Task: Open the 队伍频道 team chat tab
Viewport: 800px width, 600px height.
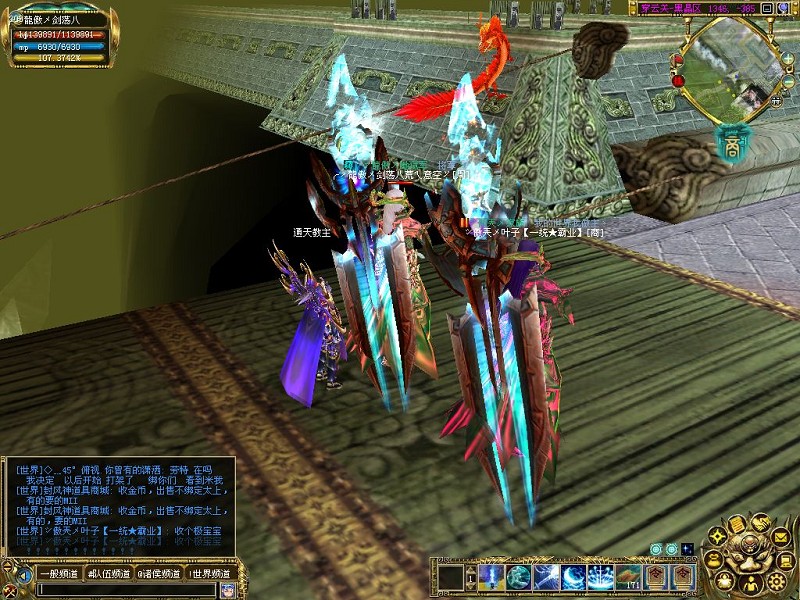Action: pos(108,574)
